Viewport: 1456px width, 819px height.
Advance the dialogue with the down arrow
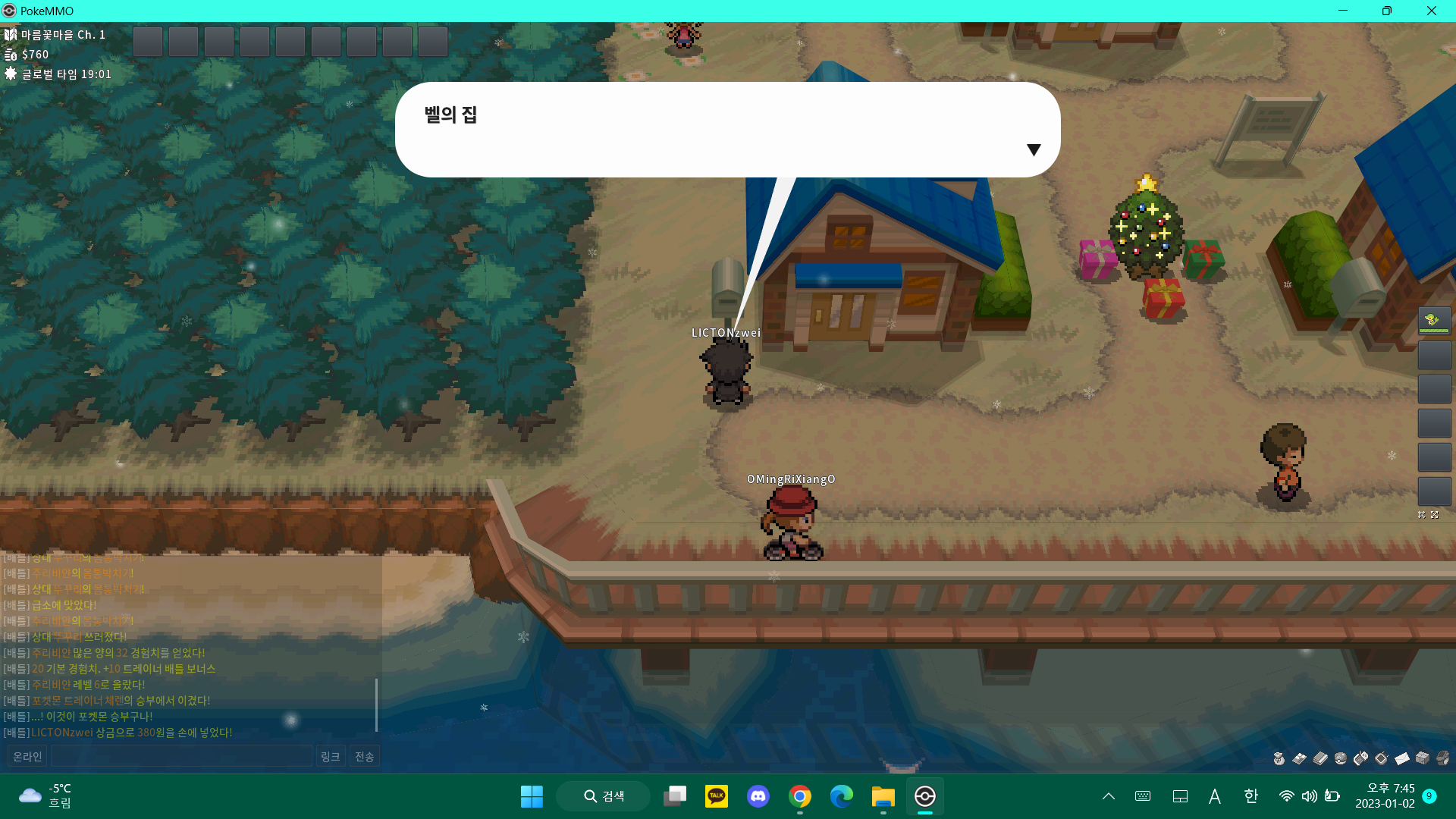(x=1033, y=149)
